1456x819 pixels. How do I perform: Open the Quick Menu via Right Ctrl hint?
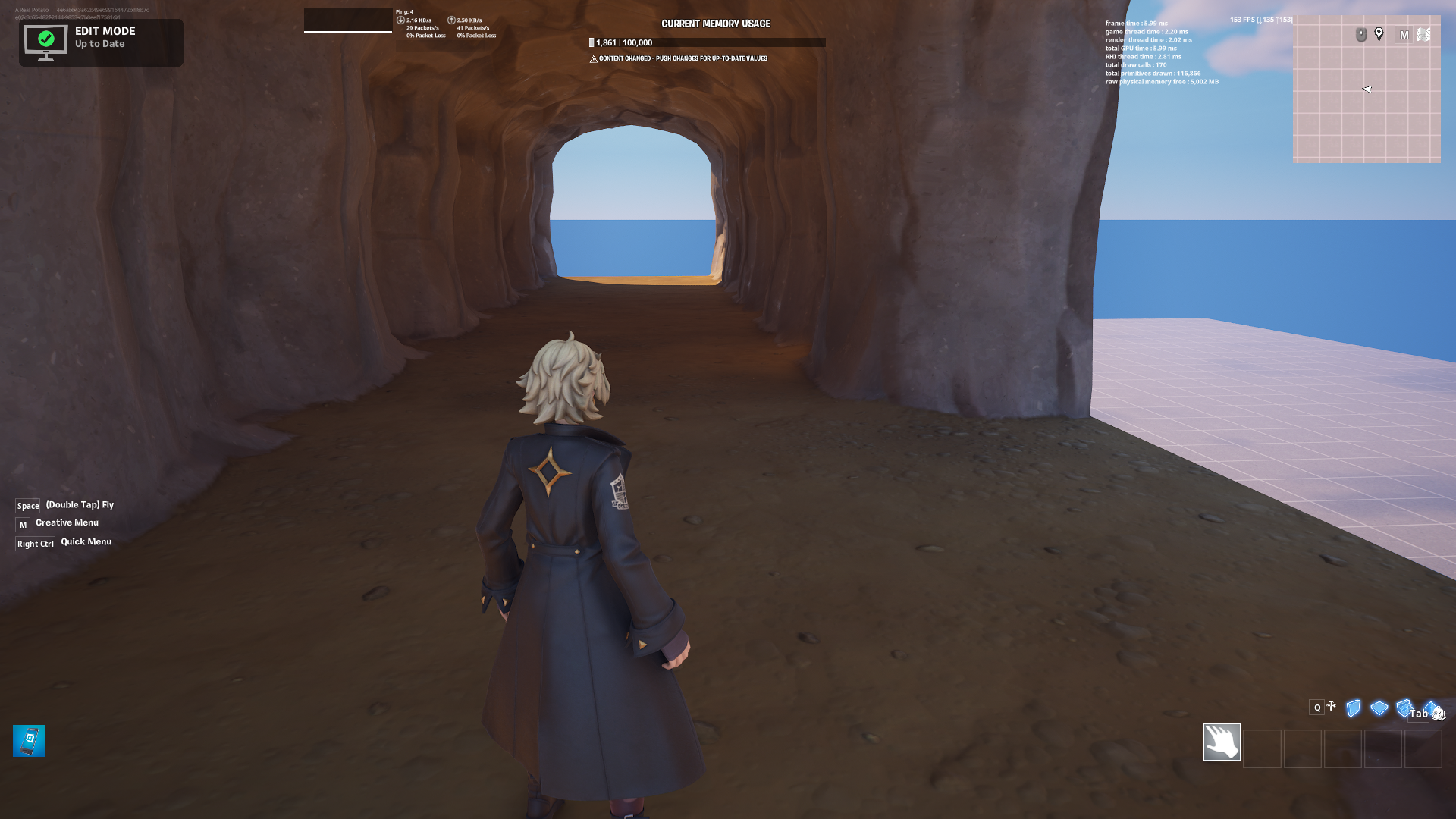coord(35,543)
